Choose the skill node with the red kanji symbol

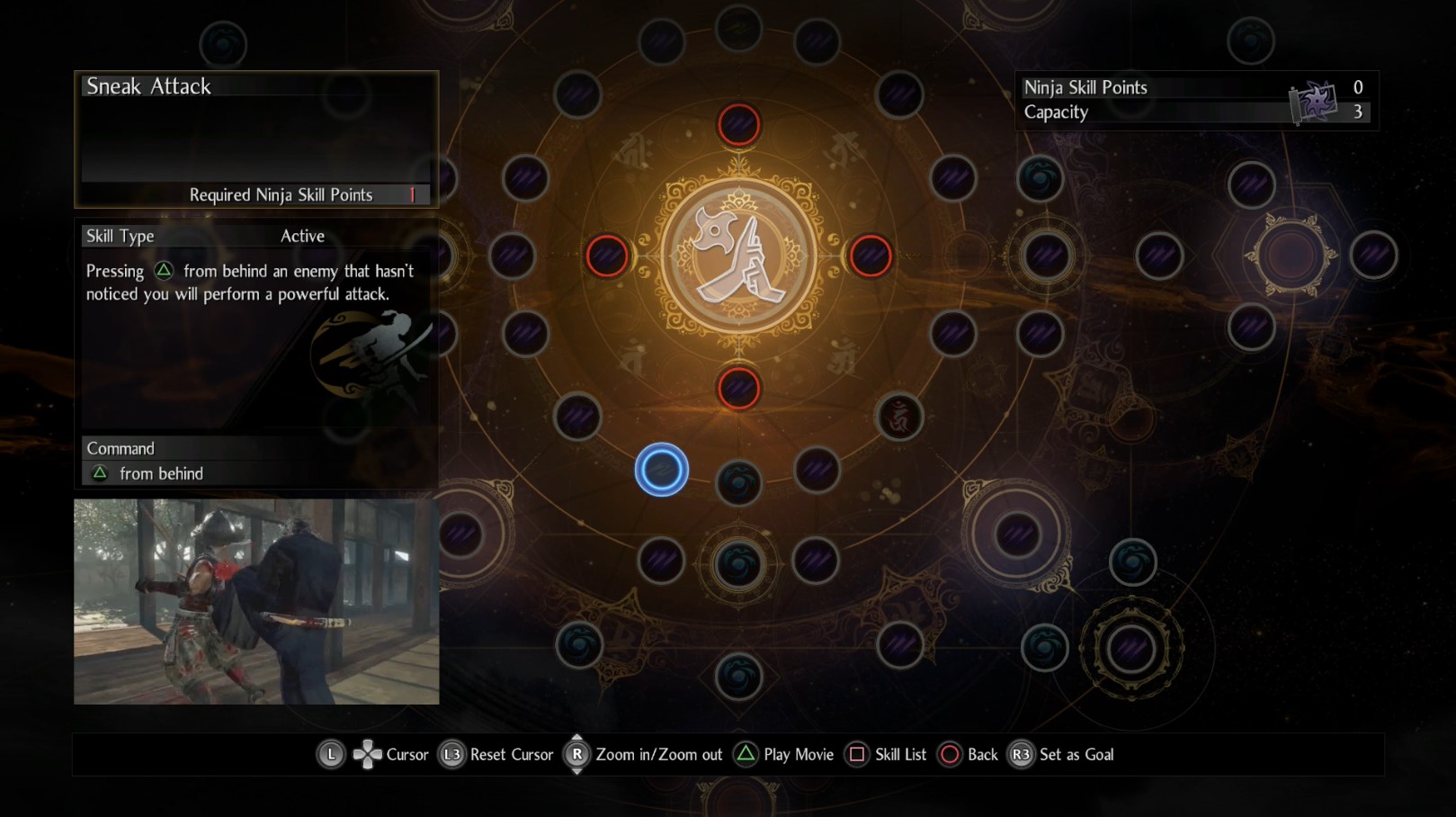[x=898, y=417]
